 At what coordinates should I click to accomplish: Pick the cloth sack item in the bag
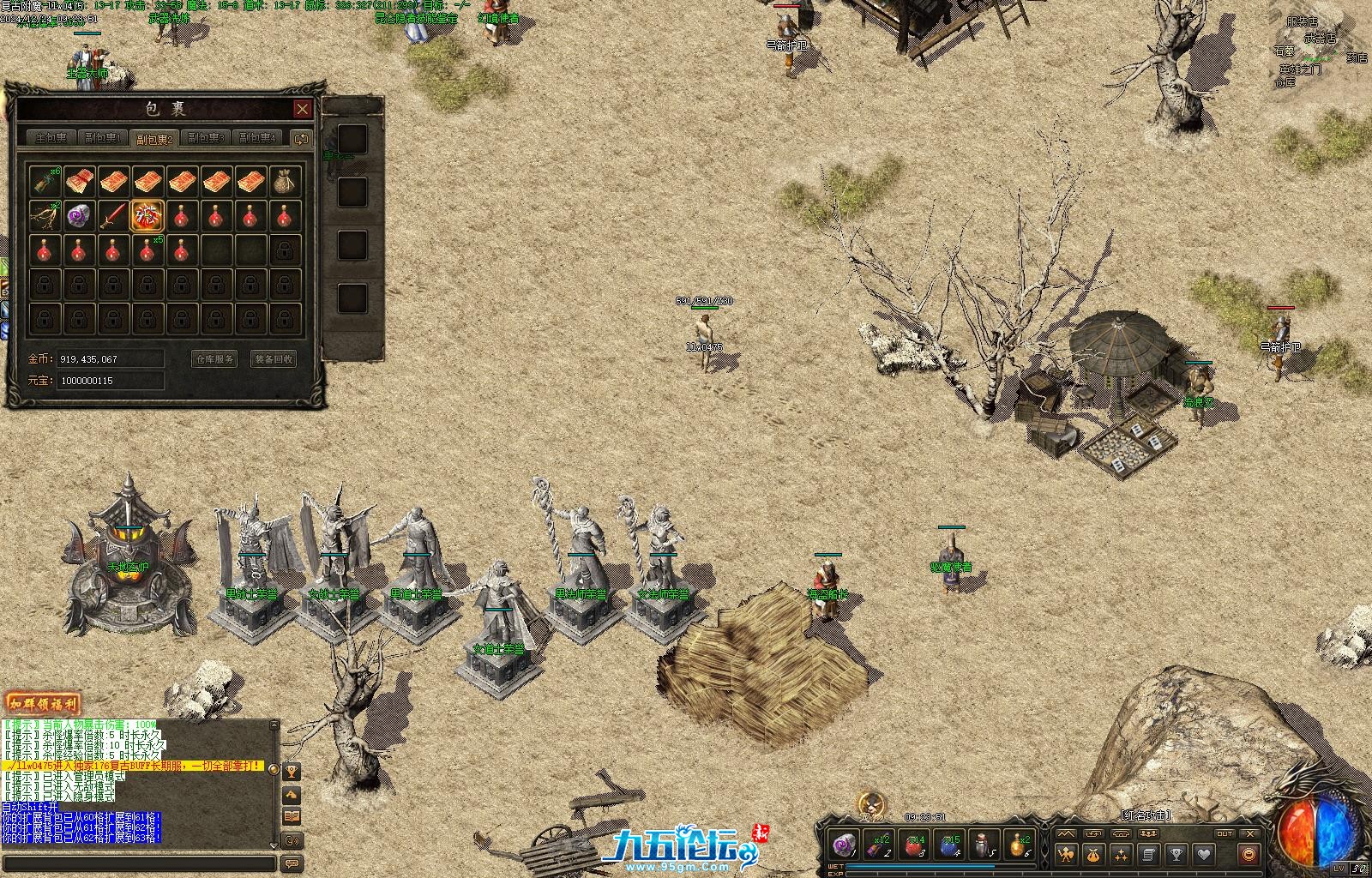(x=285, y=181)
